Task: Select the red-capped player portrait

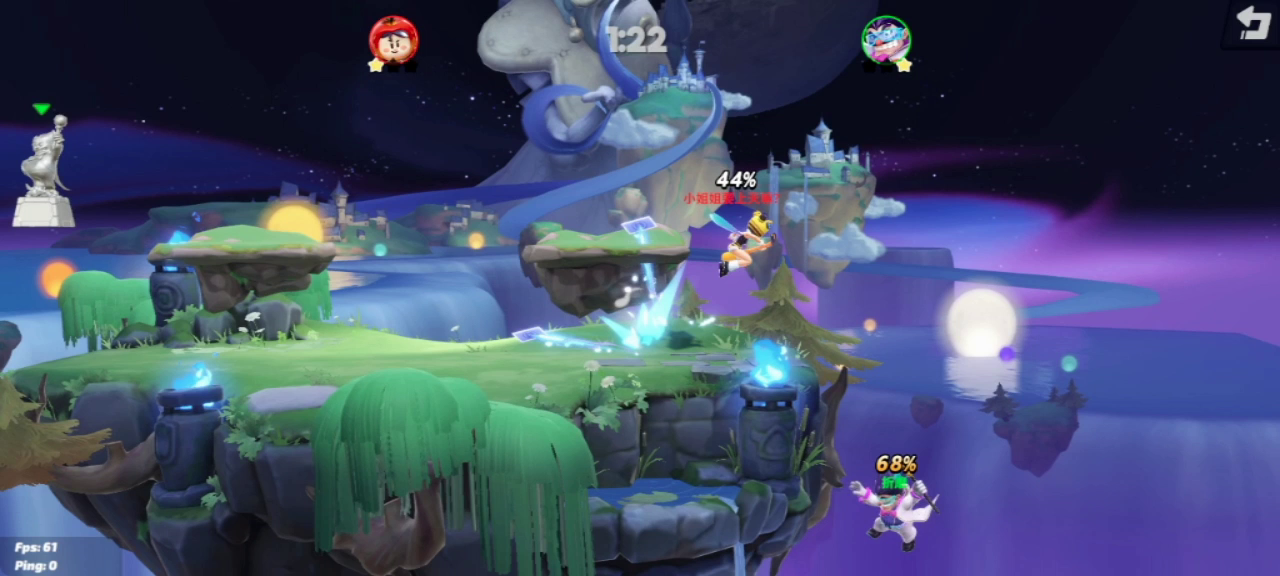Action: pyautogui.click(x=394, y=40)
